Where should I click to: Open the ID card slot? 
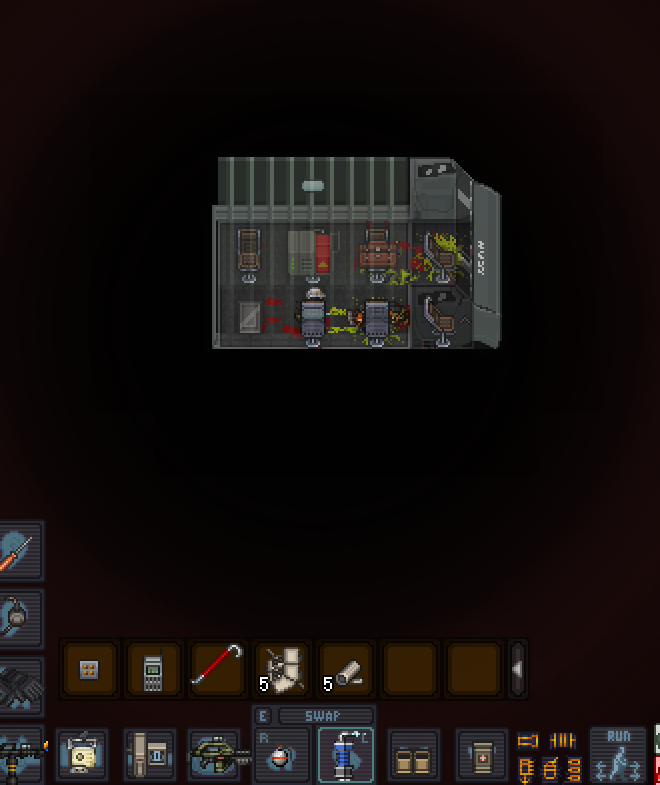(150, 755)
